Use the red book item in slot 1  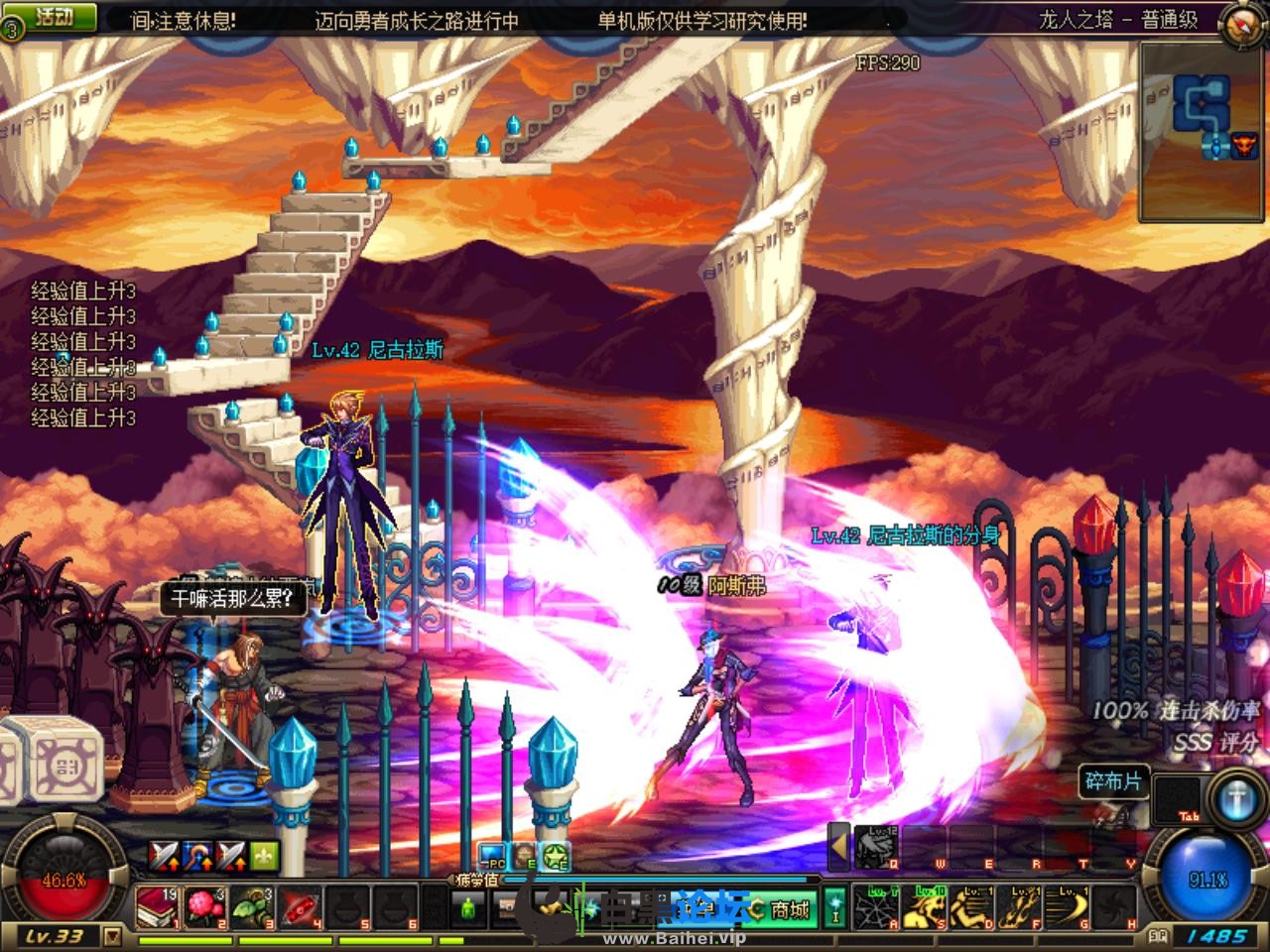coord(157,907)
